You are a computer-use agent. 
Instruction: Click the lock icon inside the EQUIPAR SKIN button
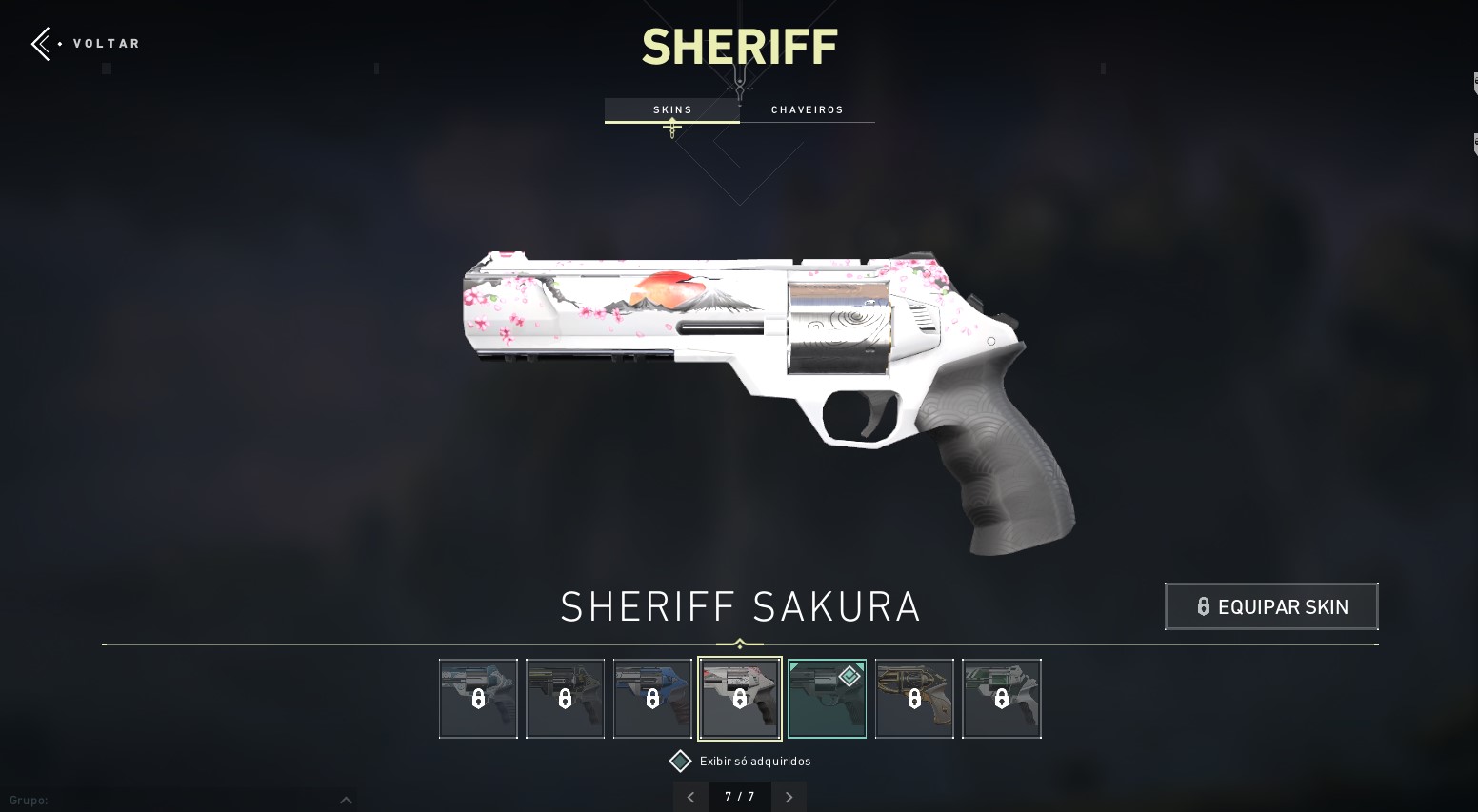point(1204,606)
